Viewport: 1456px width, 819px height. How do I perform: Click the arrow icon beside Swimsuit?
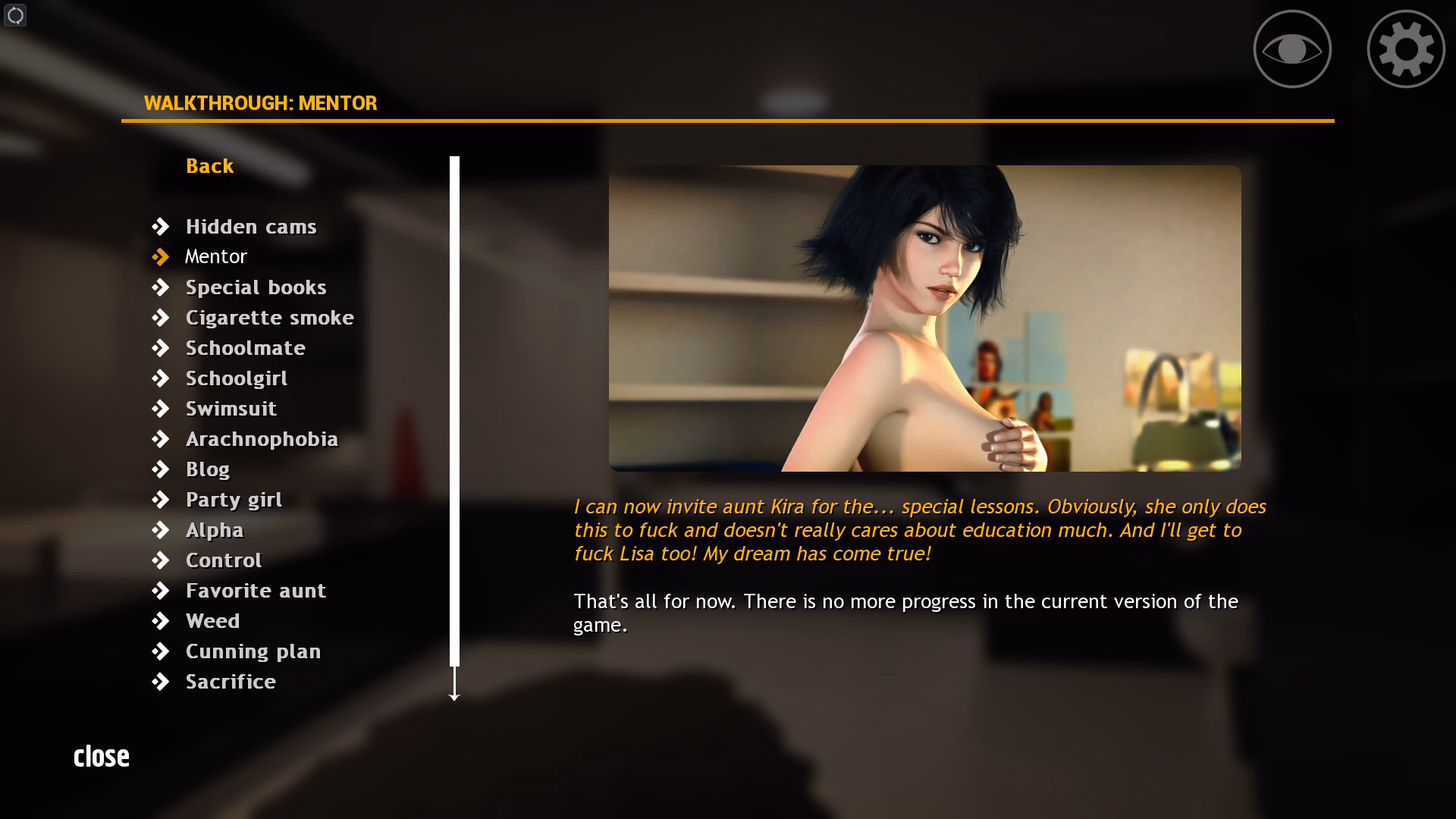pos(162,408)
